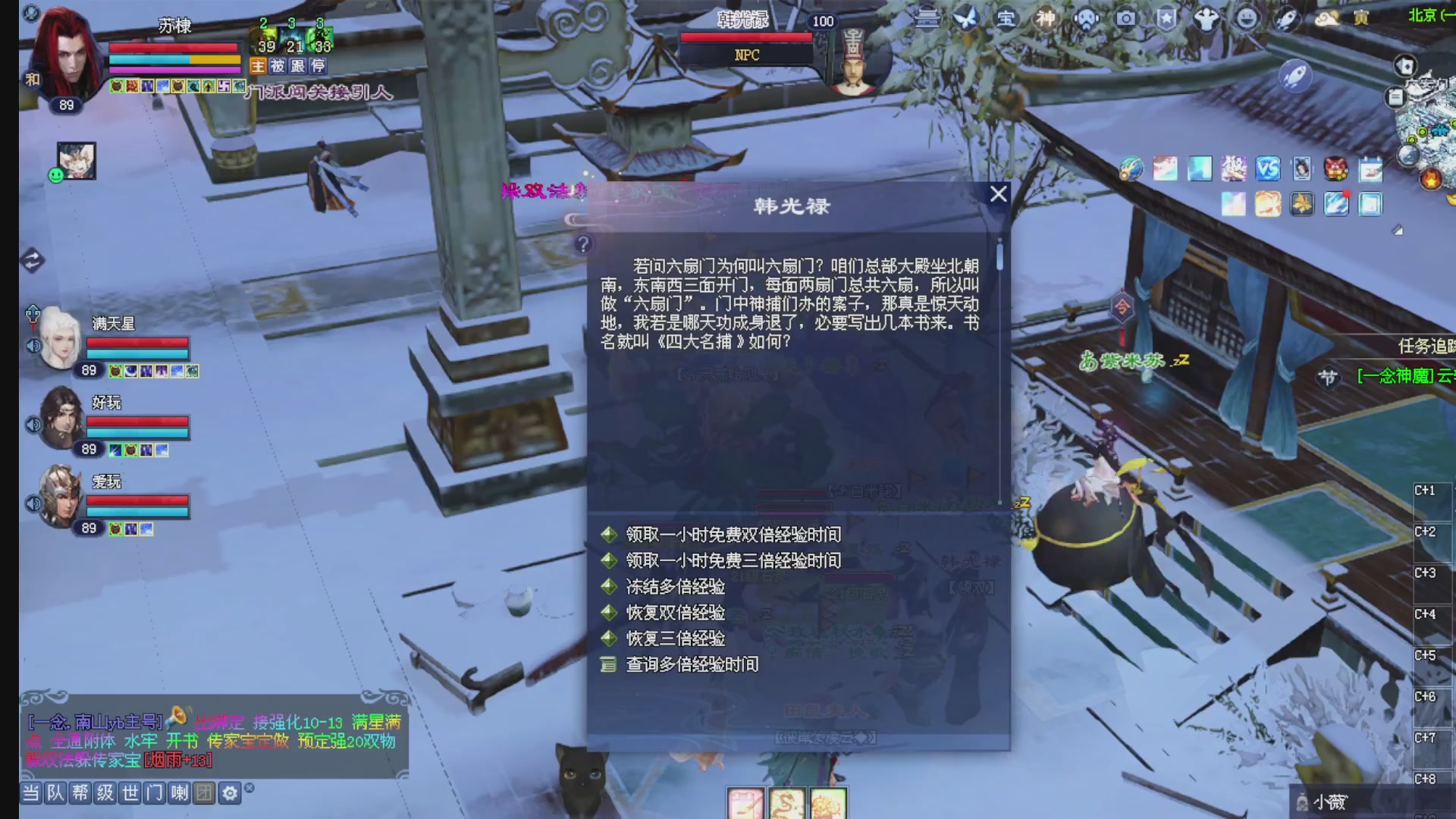Open the help question mark in dialog
Screen dimensions: 1456x819
583,244
